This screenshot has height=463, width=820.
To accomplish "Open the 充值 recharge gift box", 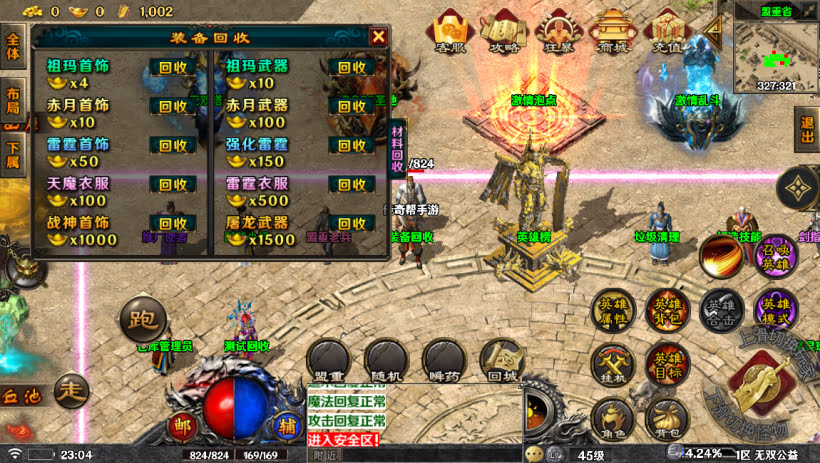I will 667,32.
